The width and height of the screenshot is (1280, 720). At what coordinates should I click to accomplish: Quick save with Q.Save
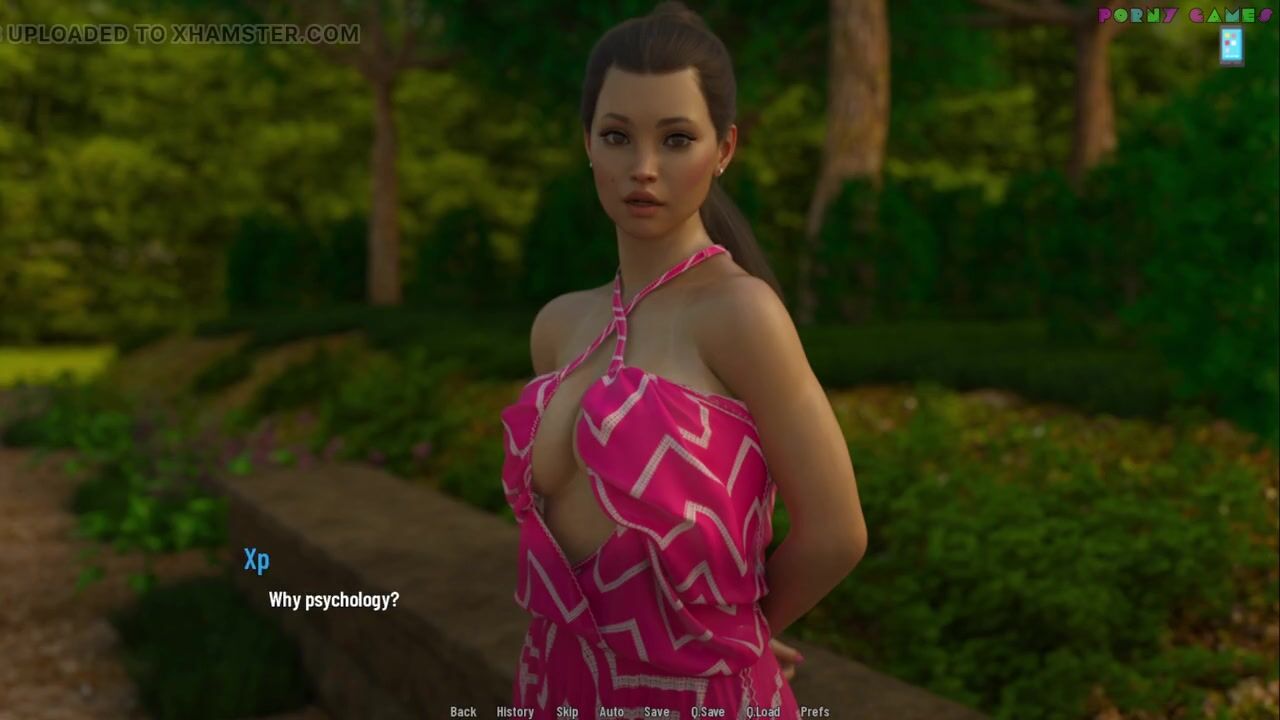pyautogui.click(x=708, y=712)
